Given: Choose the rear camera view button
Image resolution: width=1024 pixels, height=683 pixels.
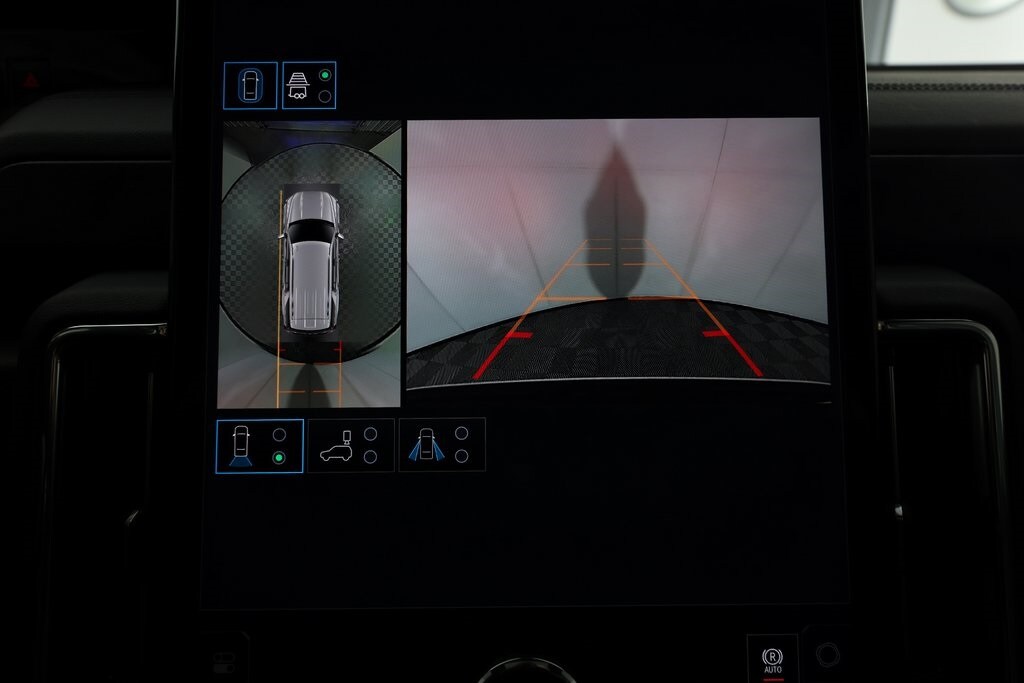Looking at the screenshot, I should (259, 446).
